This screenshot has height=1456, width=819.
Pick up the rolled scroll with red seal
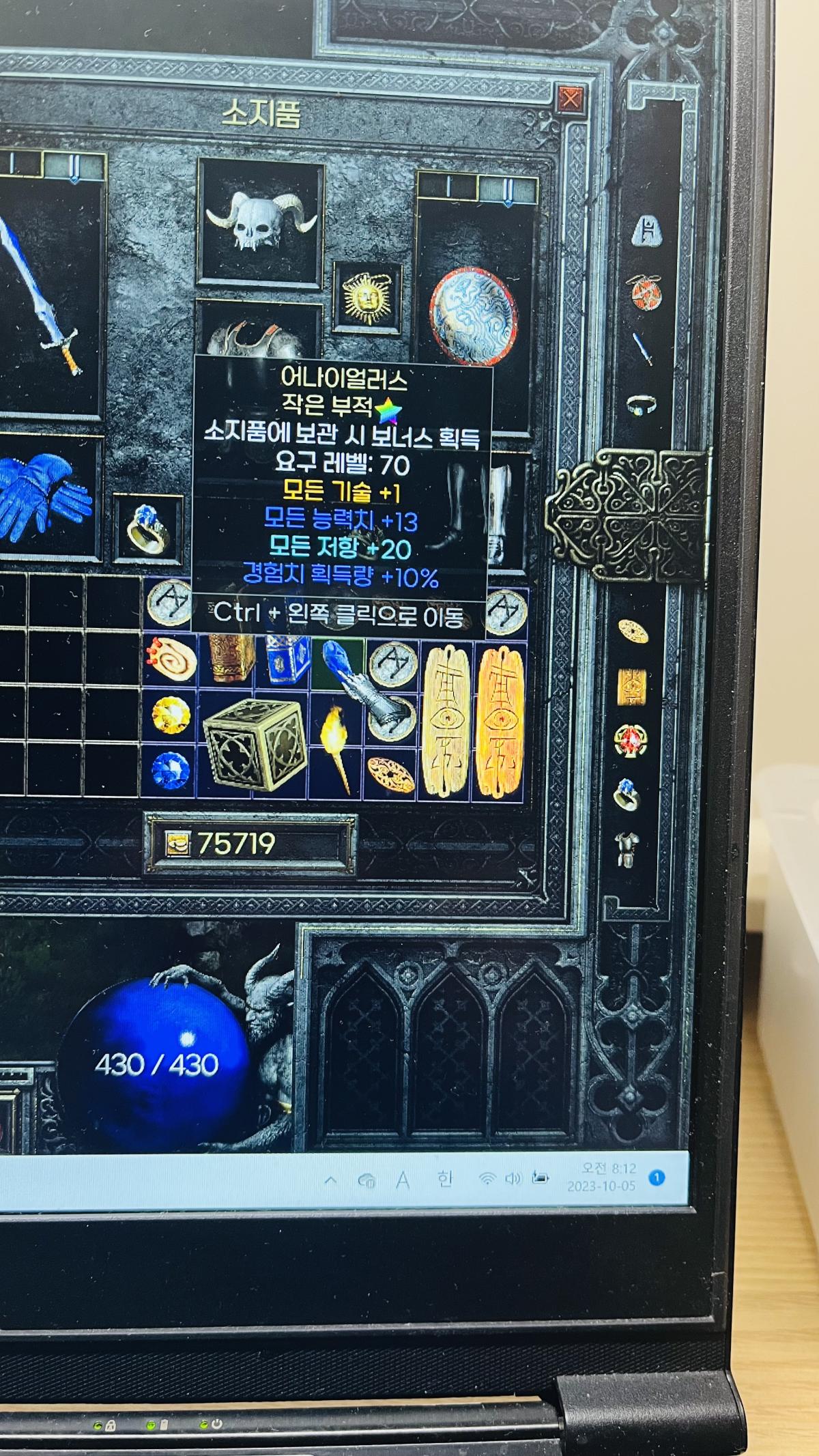click(170, 659)
